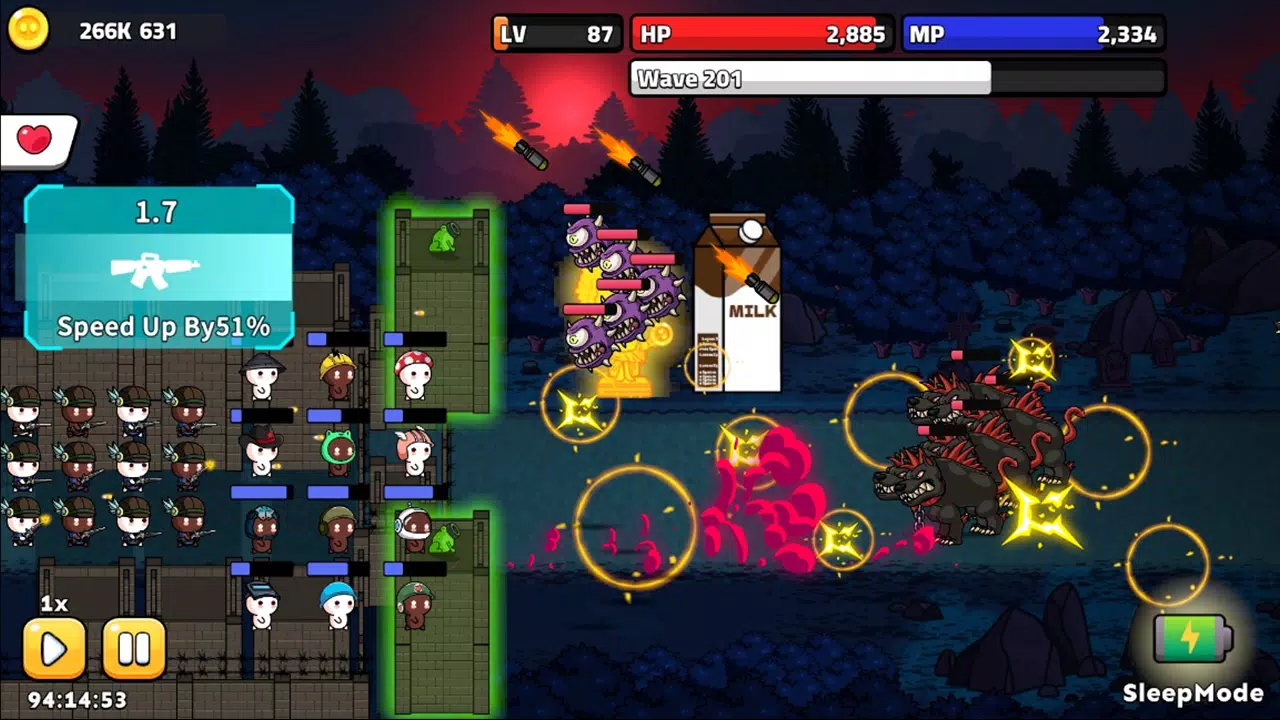The image size is (1280, 720).
Task: Toggle the 1x game speed setting
Action: [x=56, y=603]
